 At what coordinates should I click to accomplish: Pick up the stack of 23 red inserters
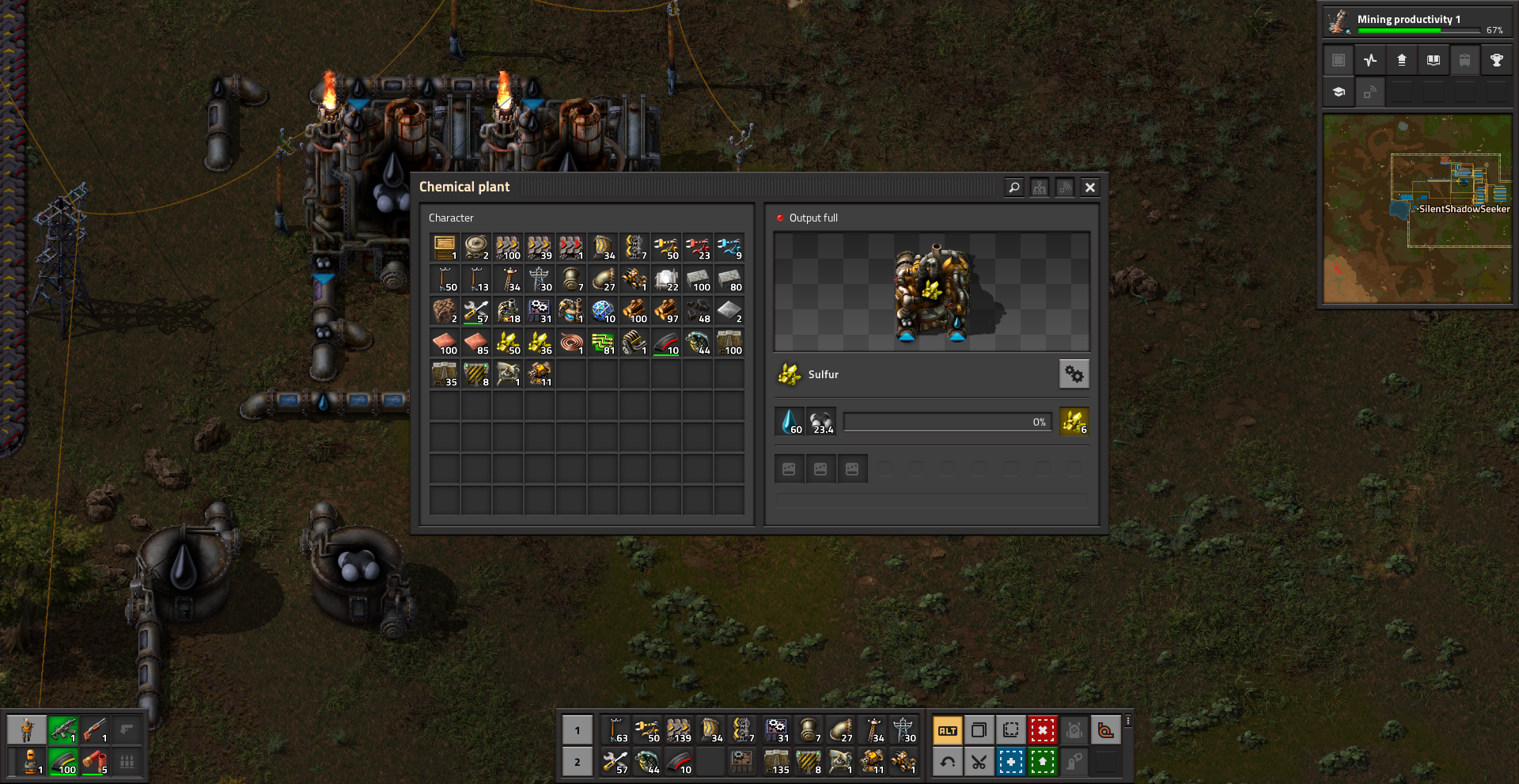point(698,248)
